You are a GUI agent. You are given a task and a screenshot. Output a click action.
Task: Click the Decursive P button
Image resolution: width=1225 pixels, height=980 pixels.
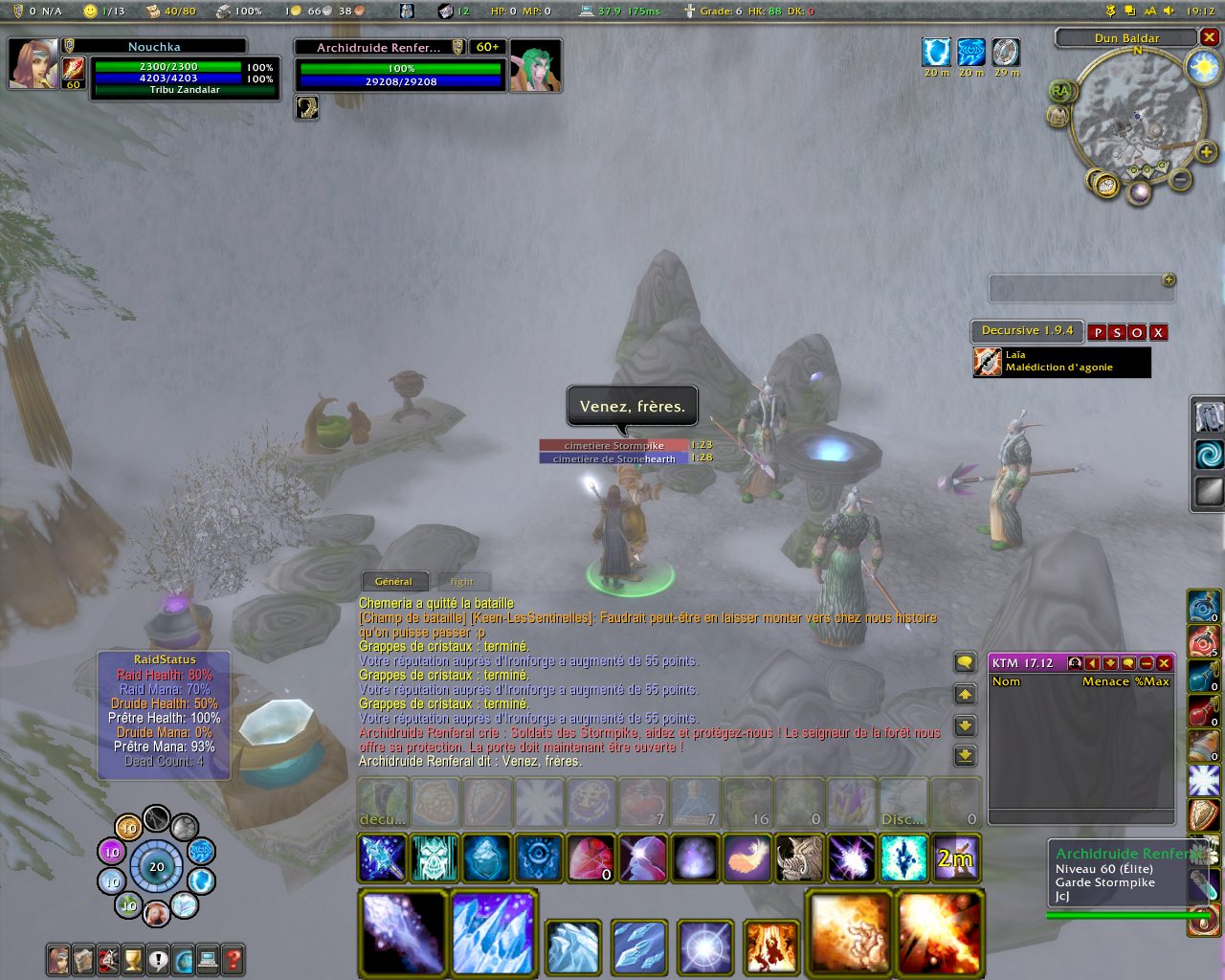tap(1098, 332)
